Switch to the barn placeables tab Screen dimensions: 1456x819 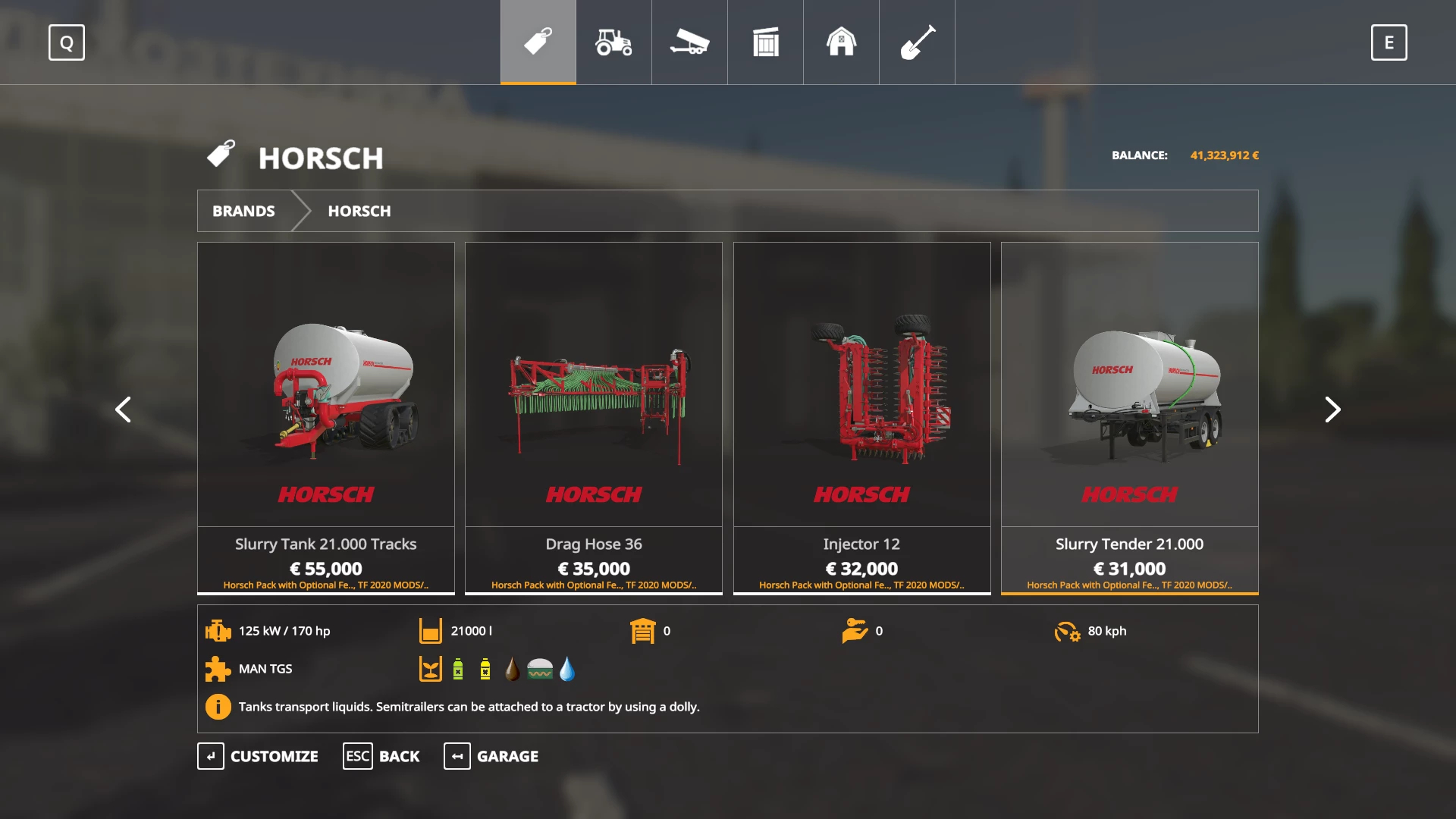841,42
